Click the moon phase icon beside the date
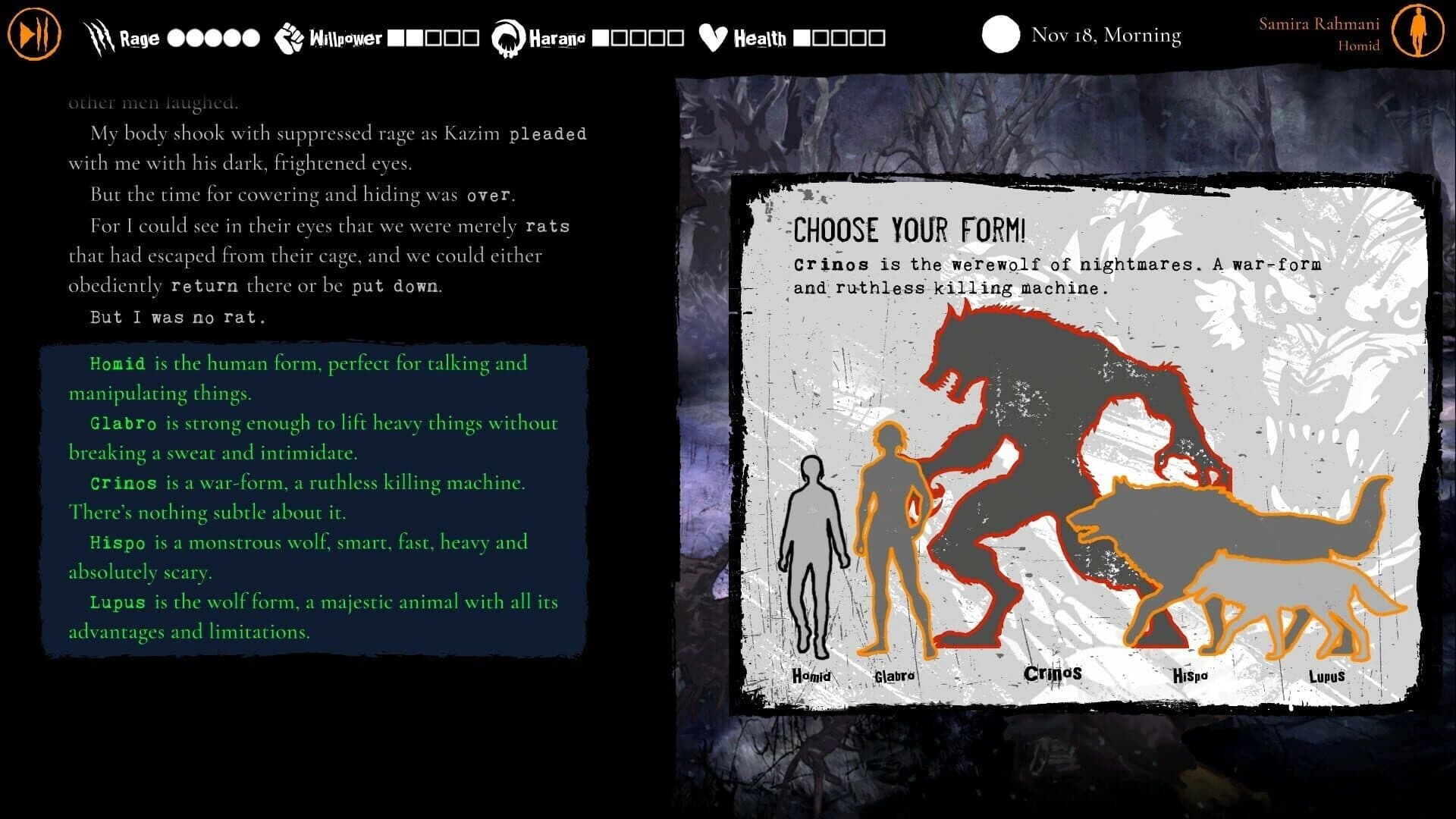 pos(999,34)
